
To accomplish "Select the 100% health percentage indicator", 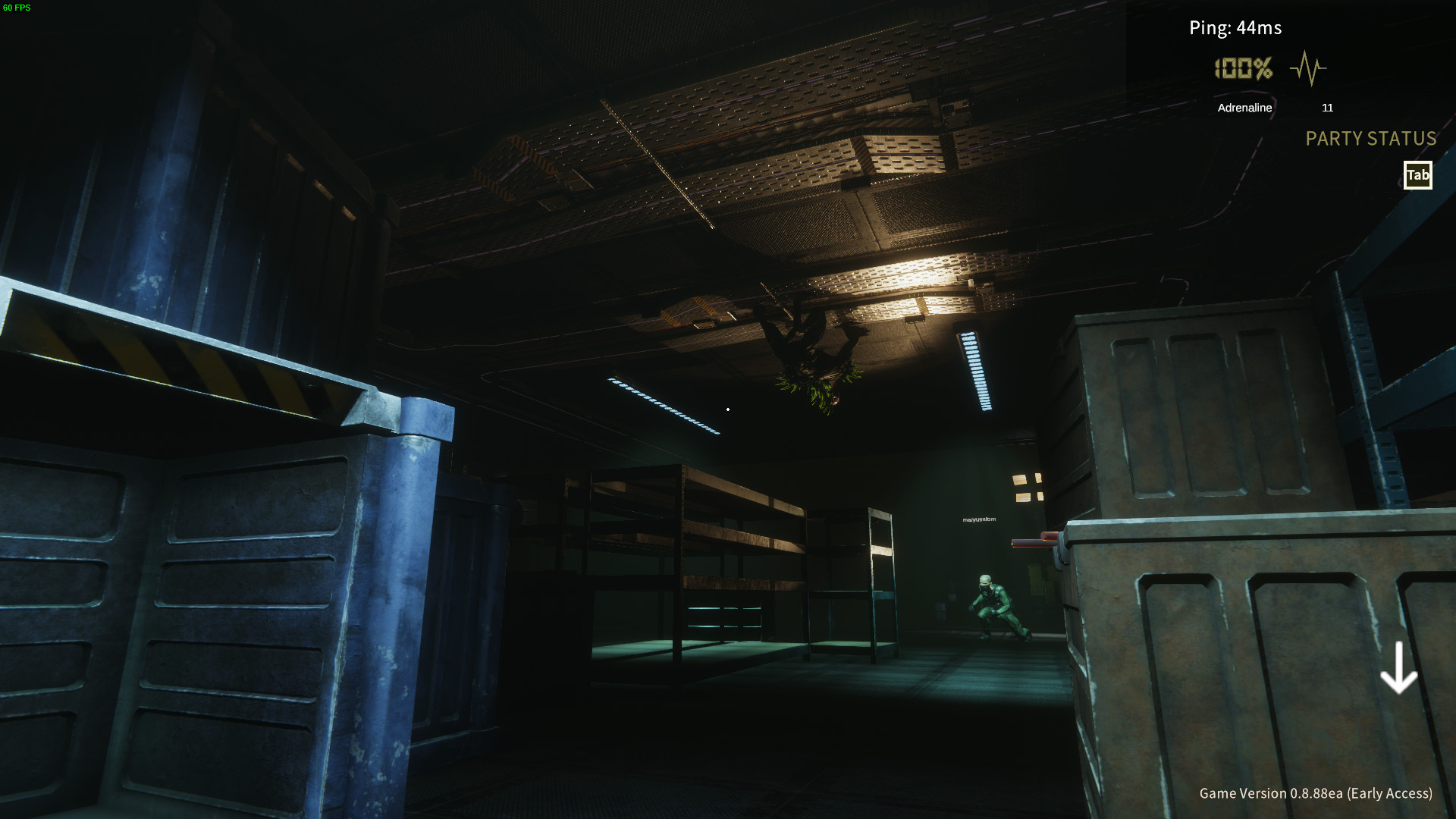I will pyautogui.click(x=1244, y=69).
